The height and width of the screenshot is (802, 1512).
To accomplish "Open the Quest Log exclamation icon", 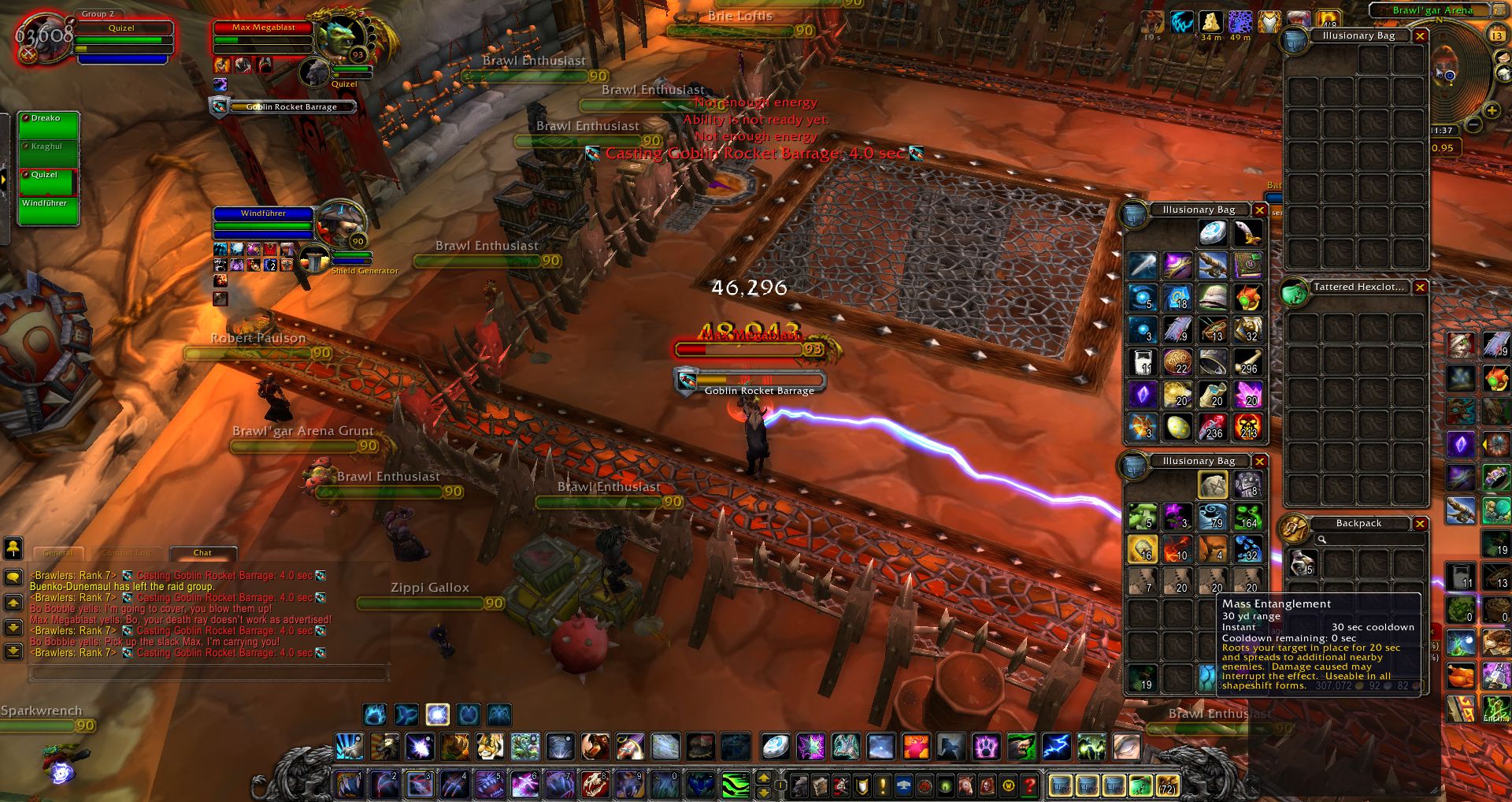I will tap(882, 784).
